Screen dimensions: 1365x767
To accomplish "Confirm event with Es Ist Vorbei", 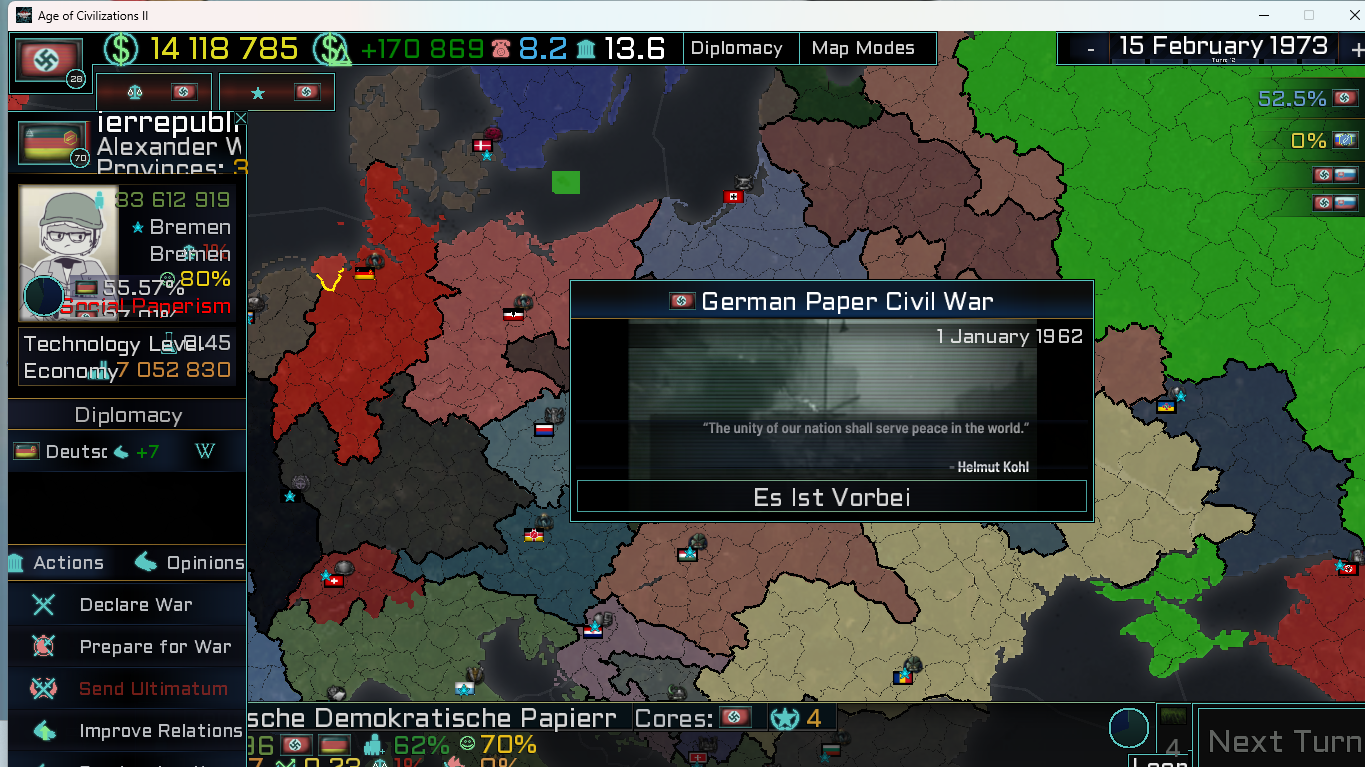I will tap(831, 497).
